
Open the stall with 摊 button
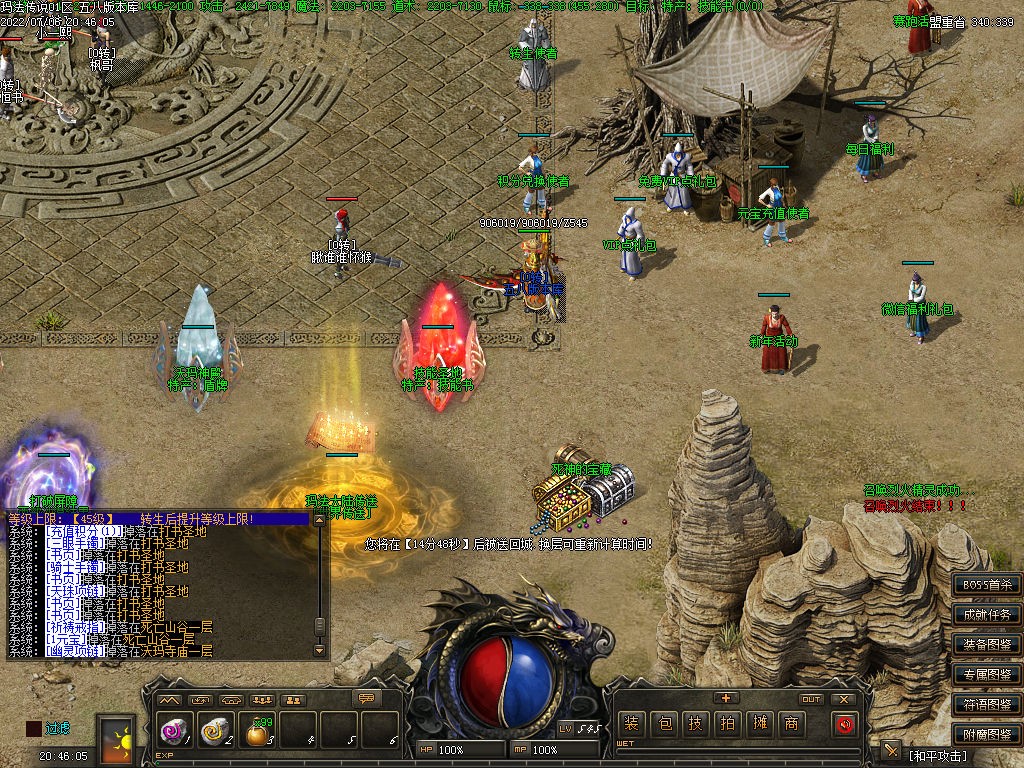tap(759, 723)
